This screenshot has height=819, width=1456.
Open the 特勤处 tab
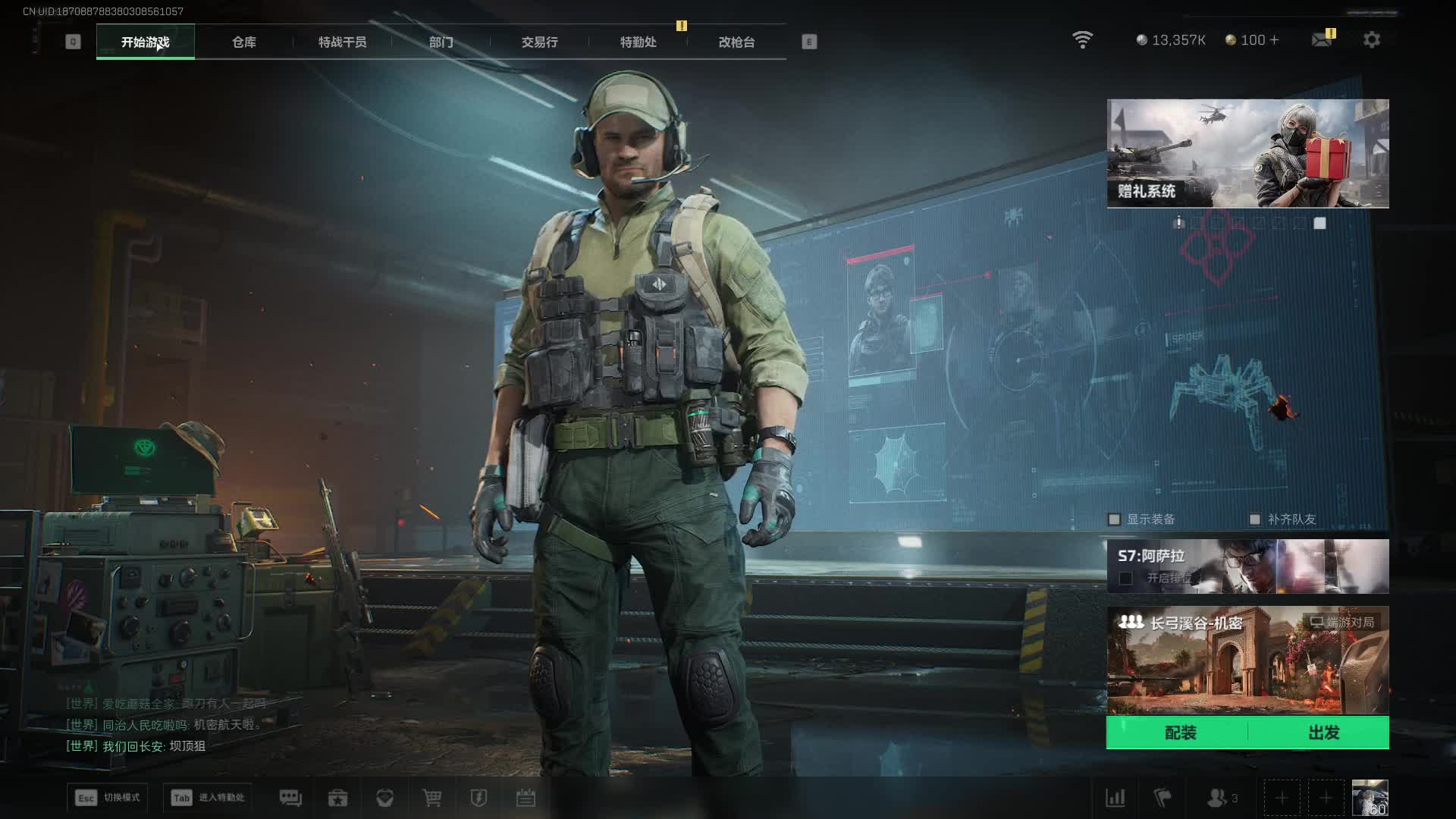[638, 42]
